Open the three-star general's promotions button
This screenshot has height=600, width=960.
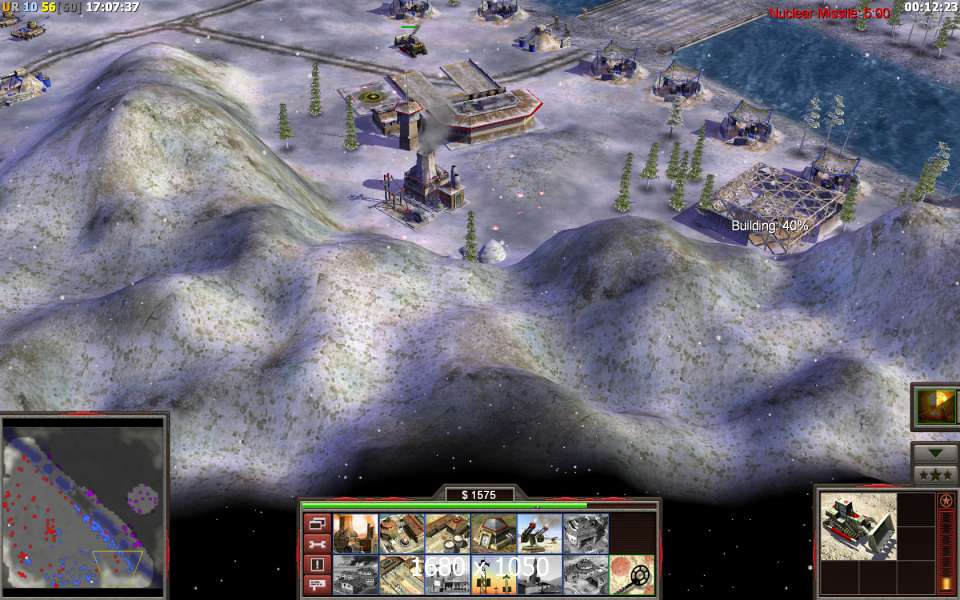[x=935, y=474]
